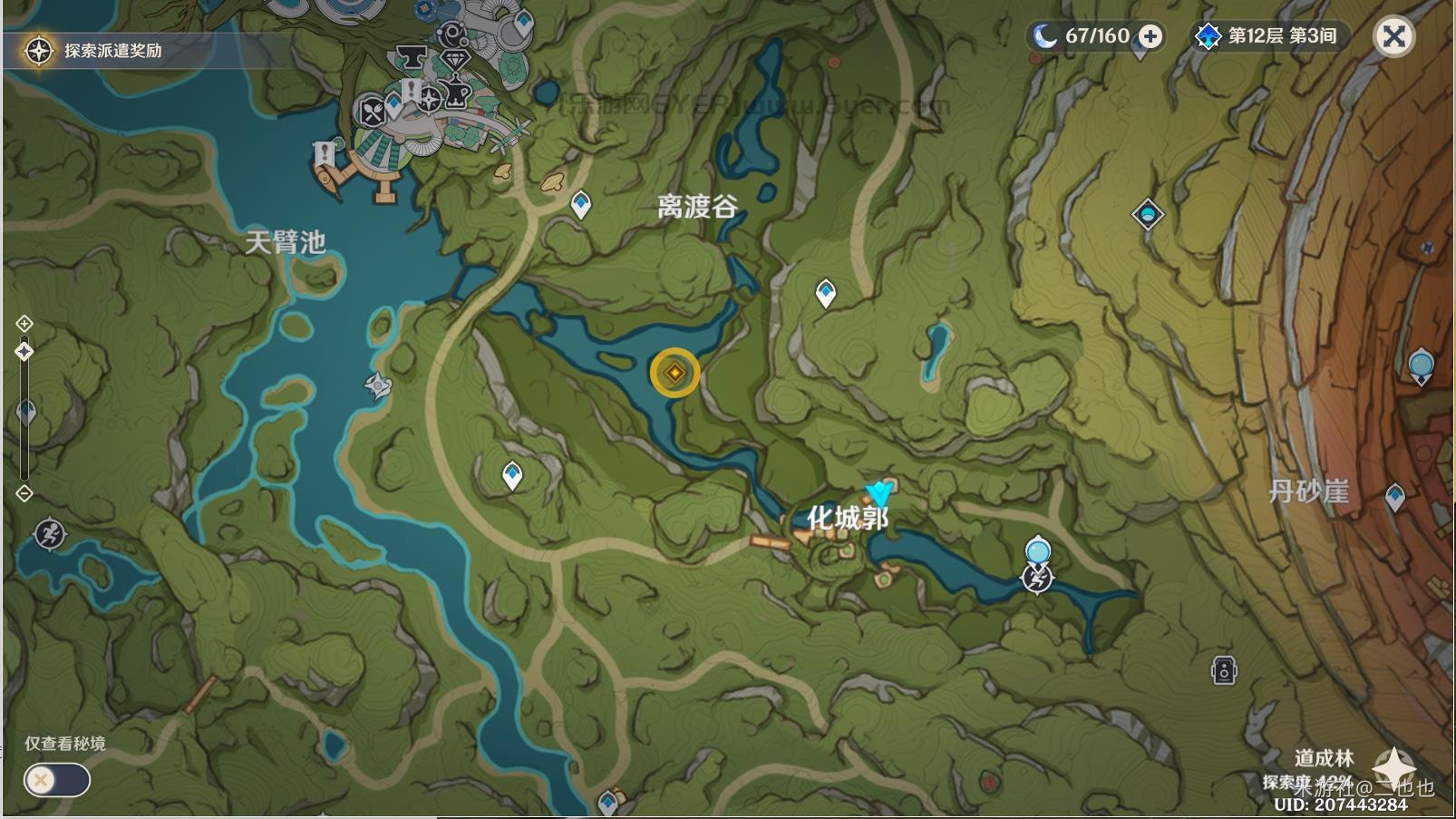
Task: Click the zoom slider's top end button
Action: [x=24, y=324]
